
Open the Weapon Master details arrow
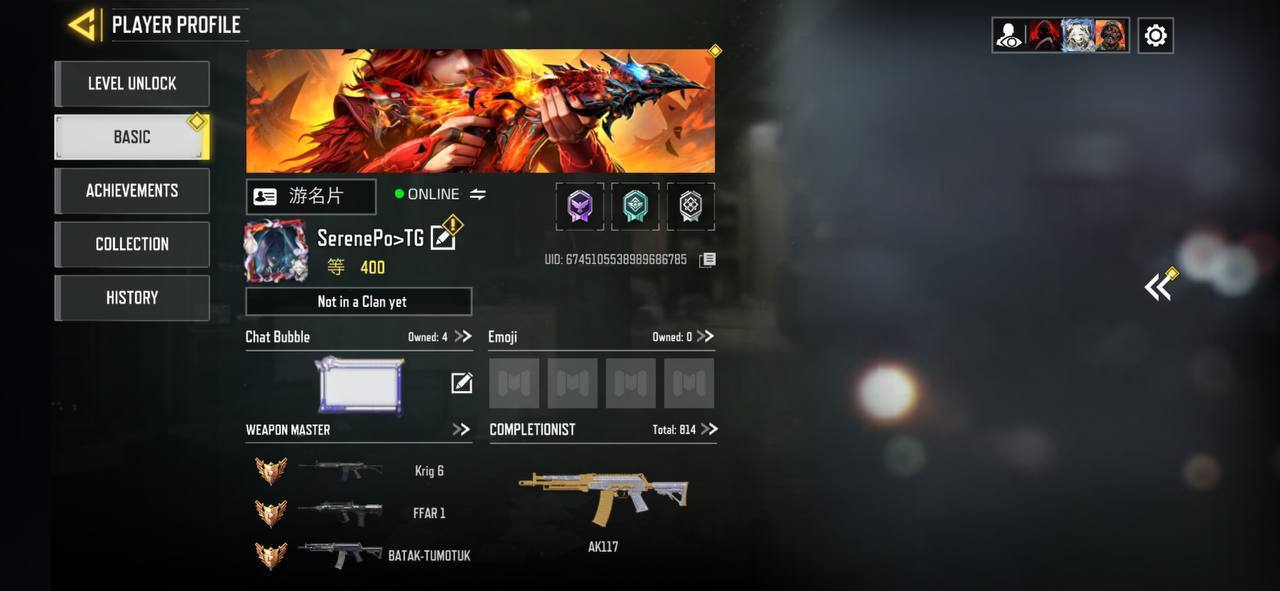pyautogui.click(x=461, y=430)
